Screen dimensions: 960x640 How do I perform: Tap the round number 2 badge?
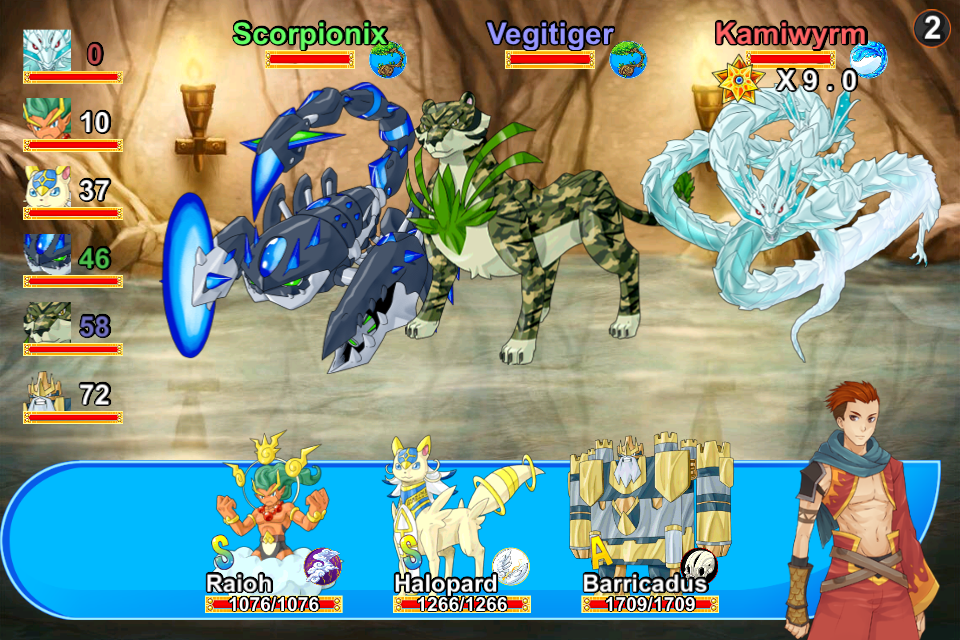[x=932, y=29]
